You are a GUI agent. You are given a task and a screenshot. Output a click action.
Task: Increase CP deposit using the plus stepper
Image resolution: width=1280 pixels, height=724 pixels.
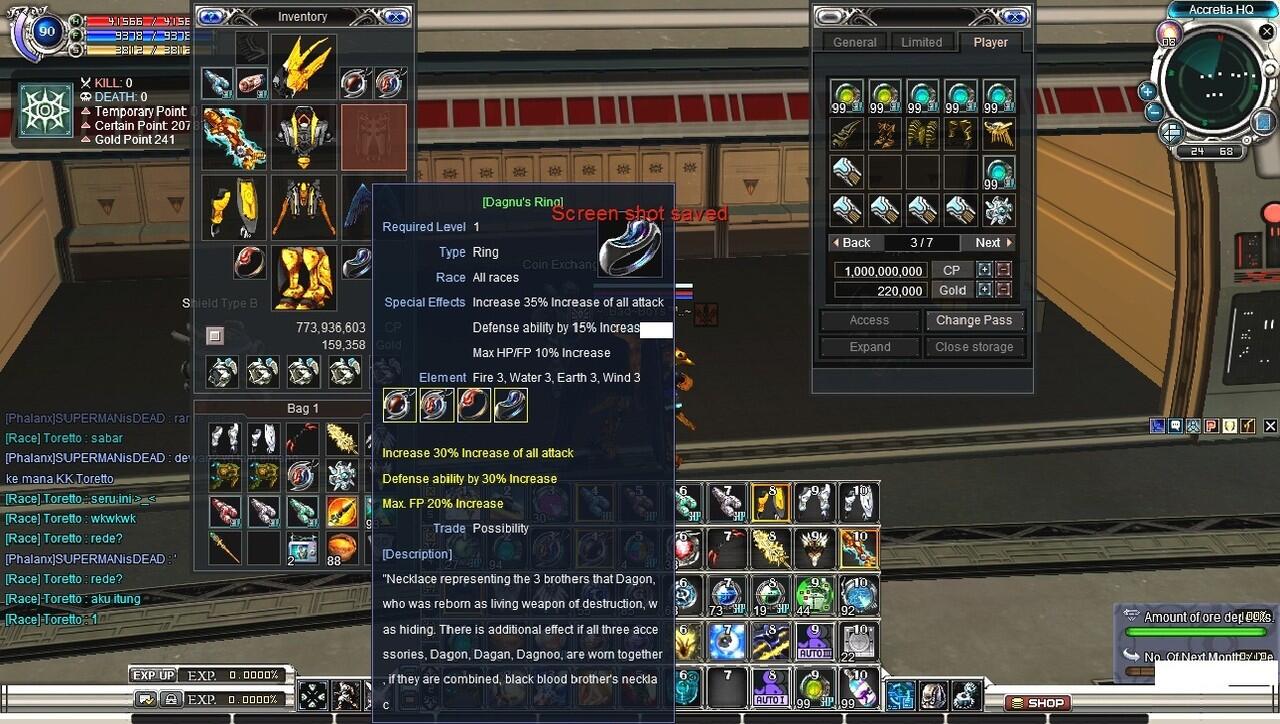pos(985,270)
